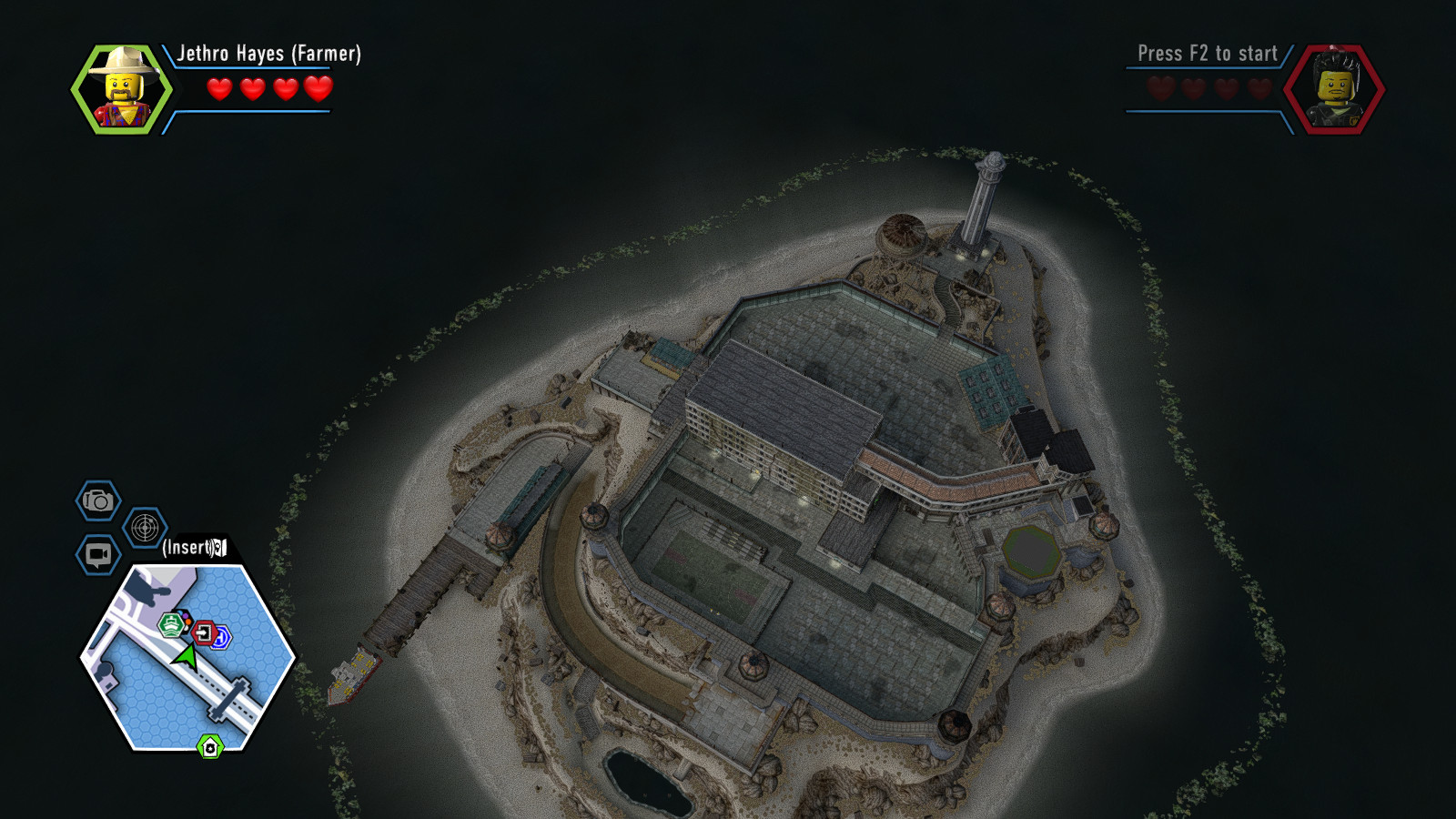
Task: Click the green ferry terminal icon on the minimap
Action: (x=171, y=623)
